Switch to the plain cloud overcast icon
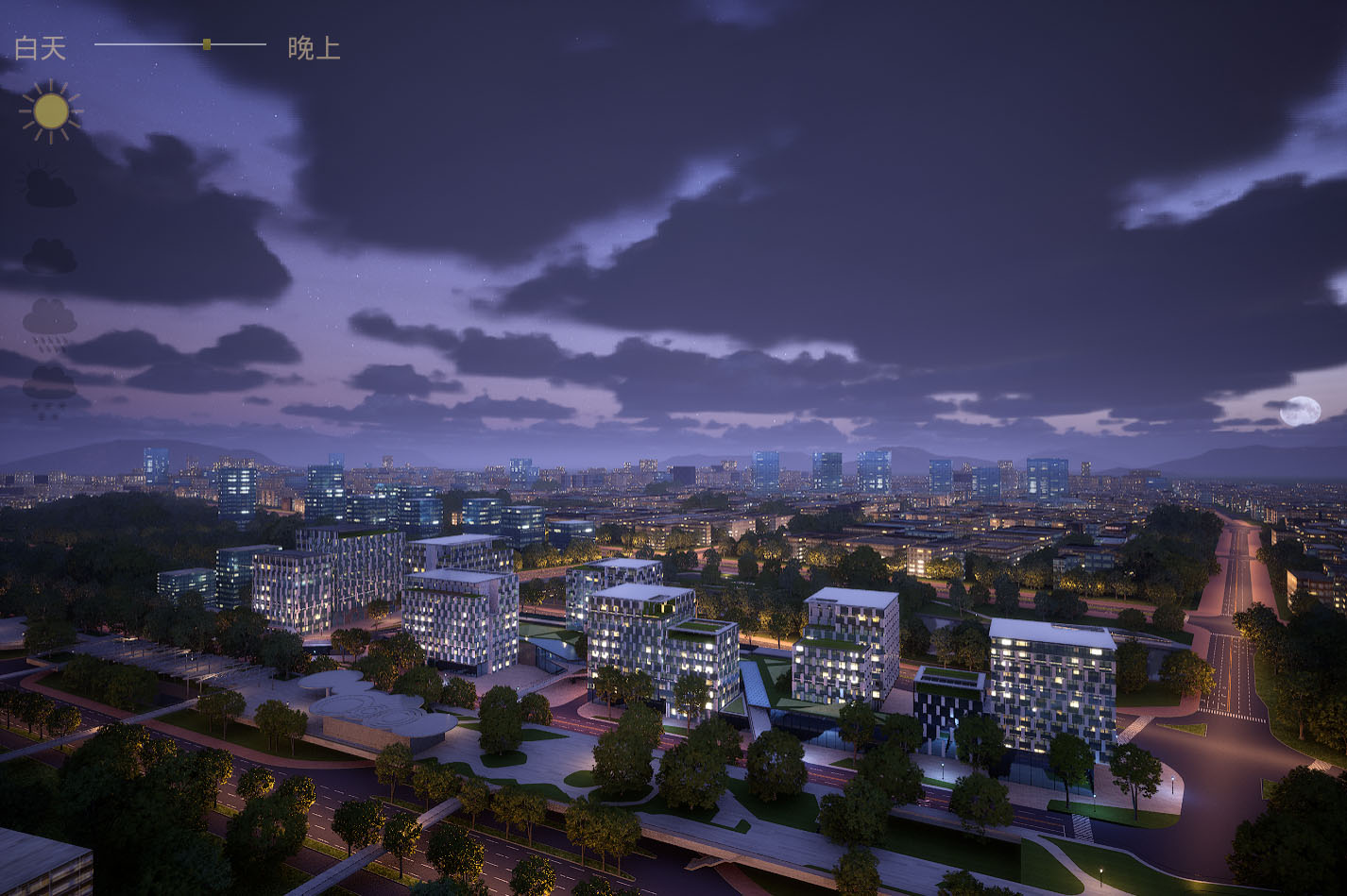Screen dimensions: 1347x896 (x=49, y=256)
